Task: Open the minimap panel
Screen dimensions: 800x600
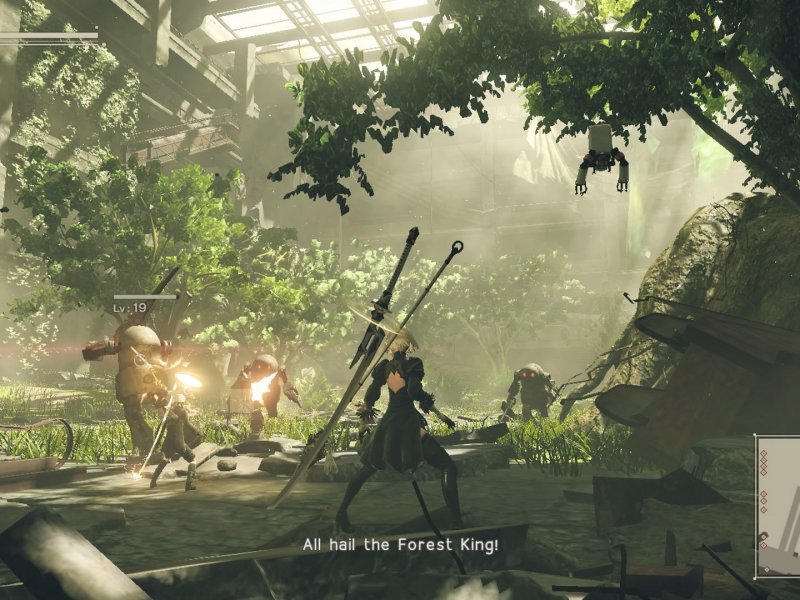Action: pos(778,506)
